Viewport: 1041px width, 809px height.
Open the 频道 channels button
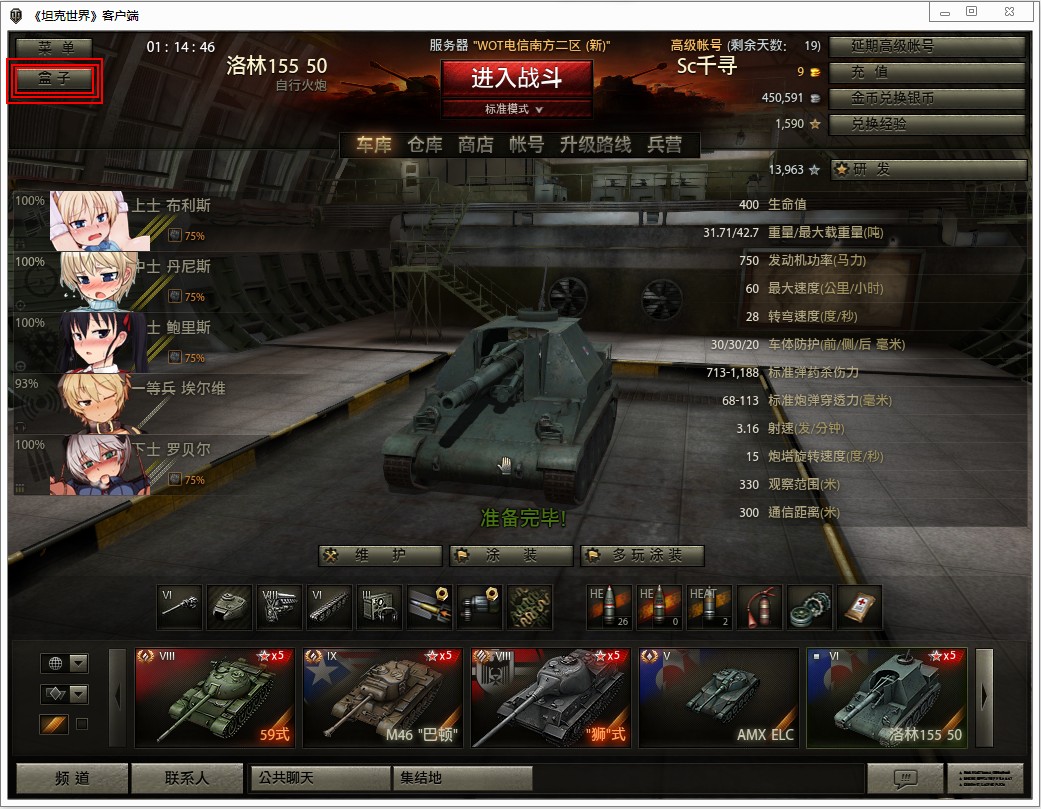pyautogui.click(x=72, y=777)
